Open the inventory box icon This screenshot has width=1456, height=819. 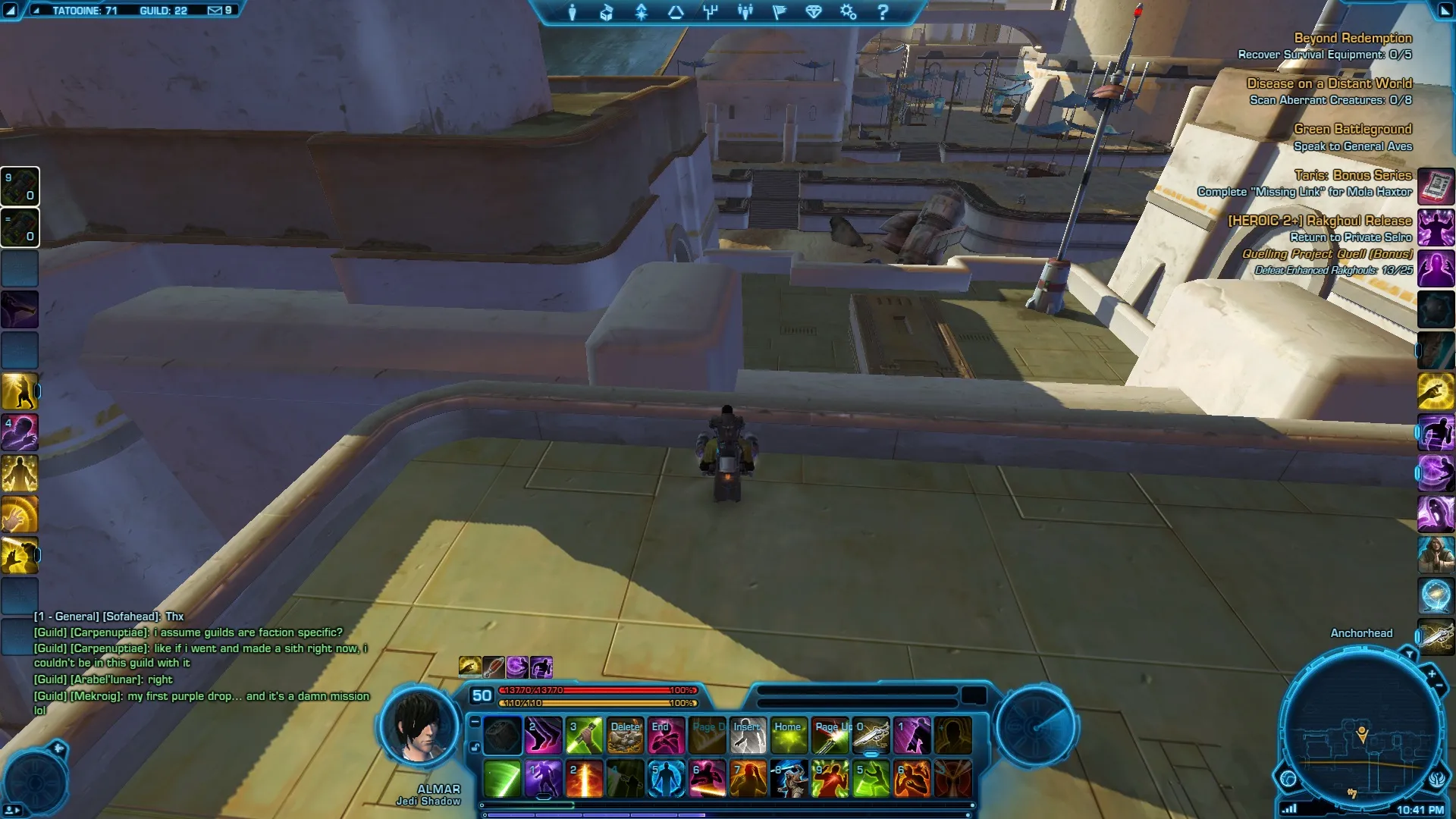[x=607, y=12]
